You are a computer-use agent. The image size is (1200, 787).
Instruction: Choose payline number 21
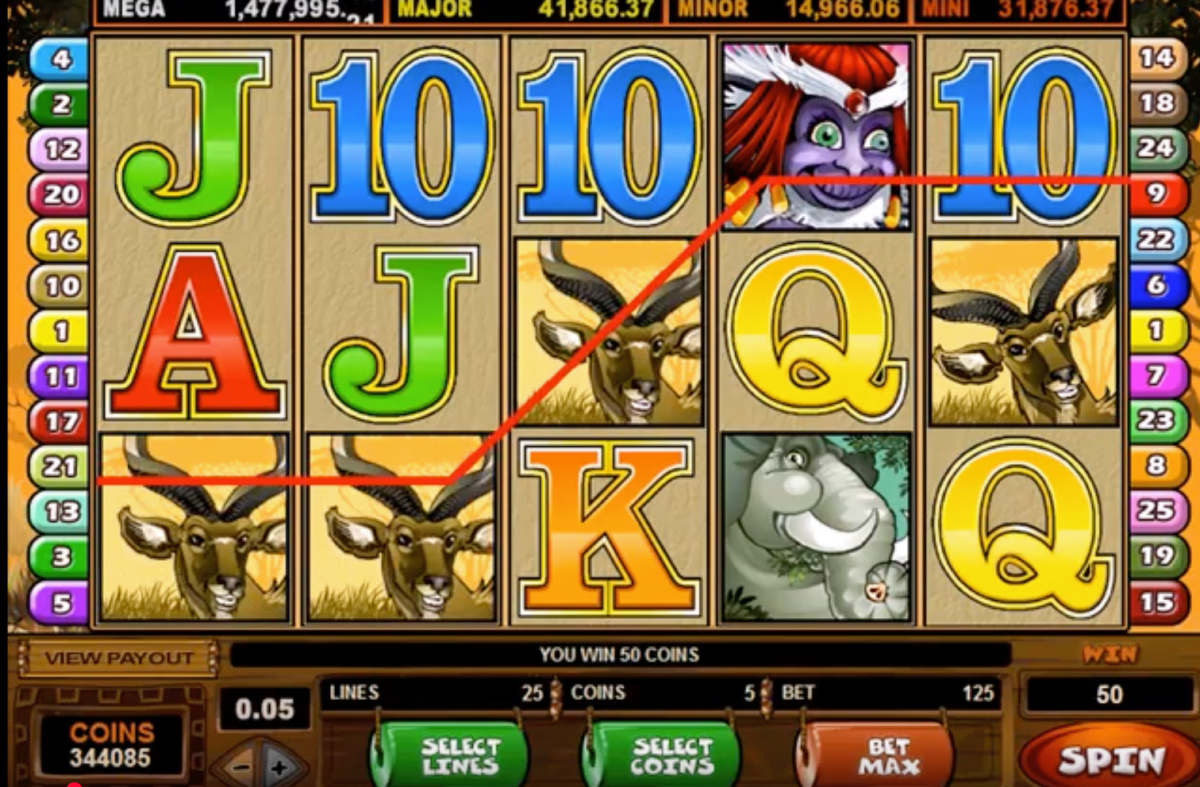click(60, 466)
